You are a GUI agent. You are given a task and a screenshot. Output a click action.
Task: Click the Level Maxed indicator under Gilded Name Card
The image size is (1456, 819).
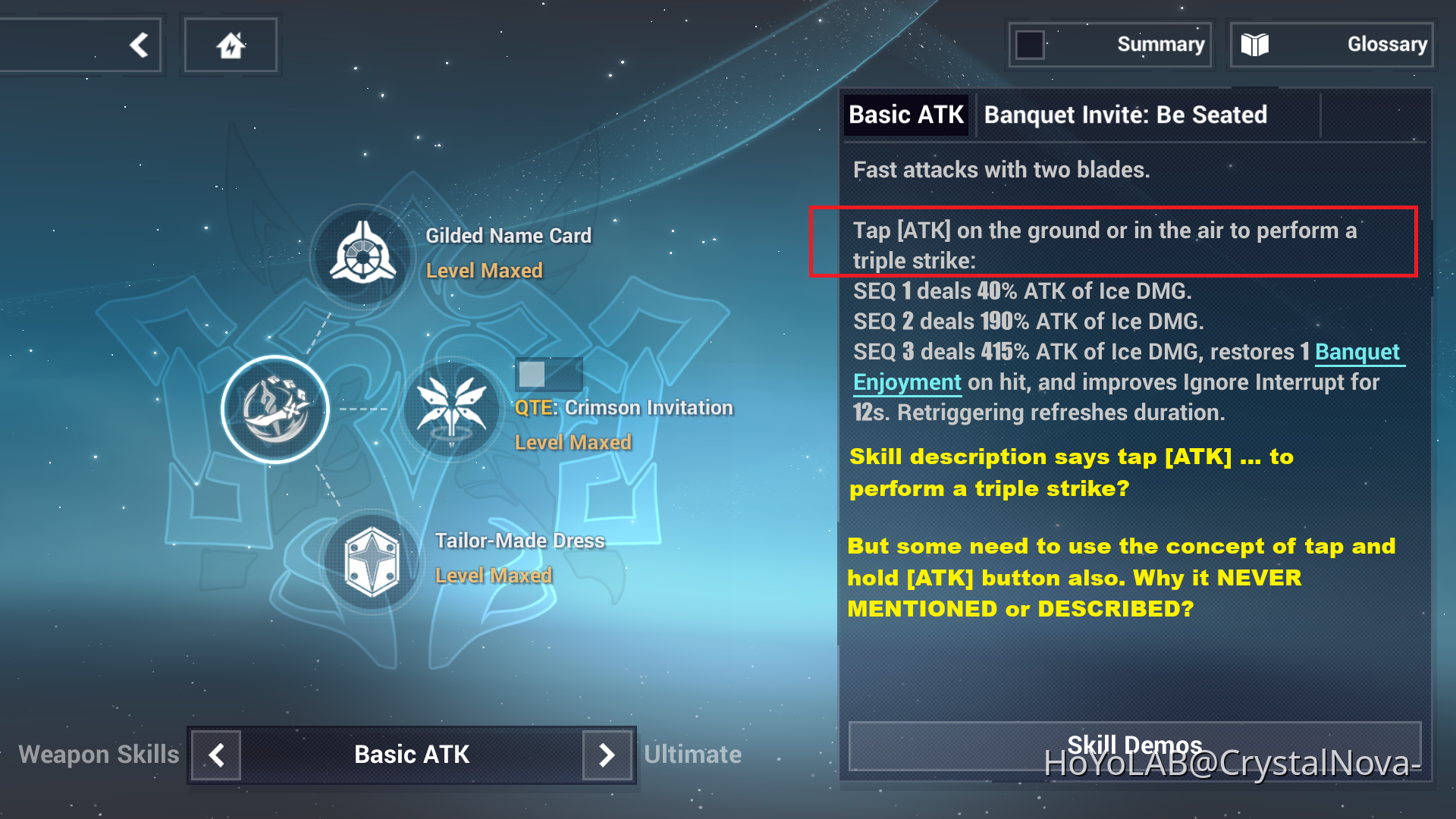coord(485,270)
